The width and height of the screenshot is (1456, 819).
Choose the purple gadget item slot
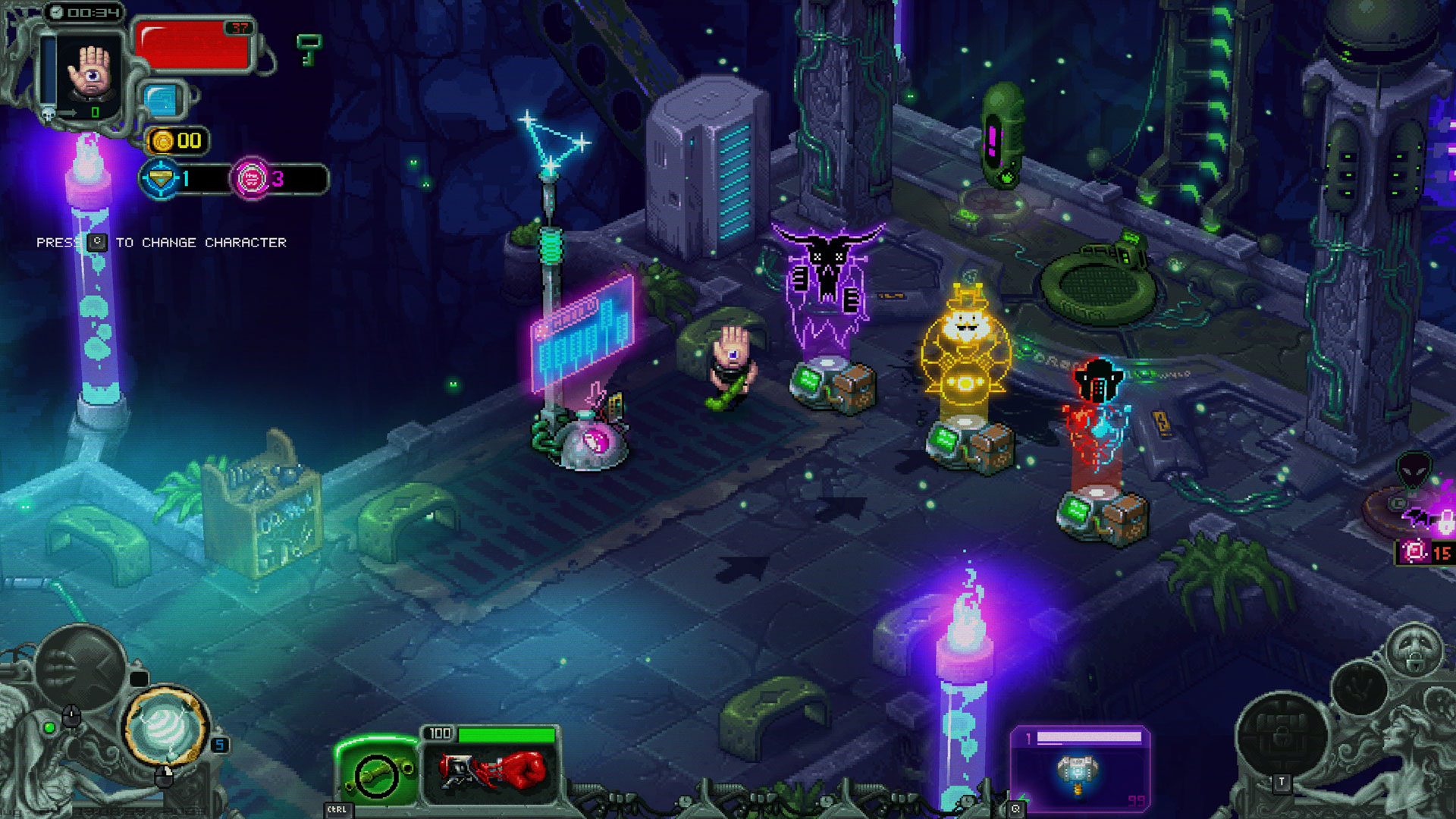pyautogui.click(x=1080, y=770)
